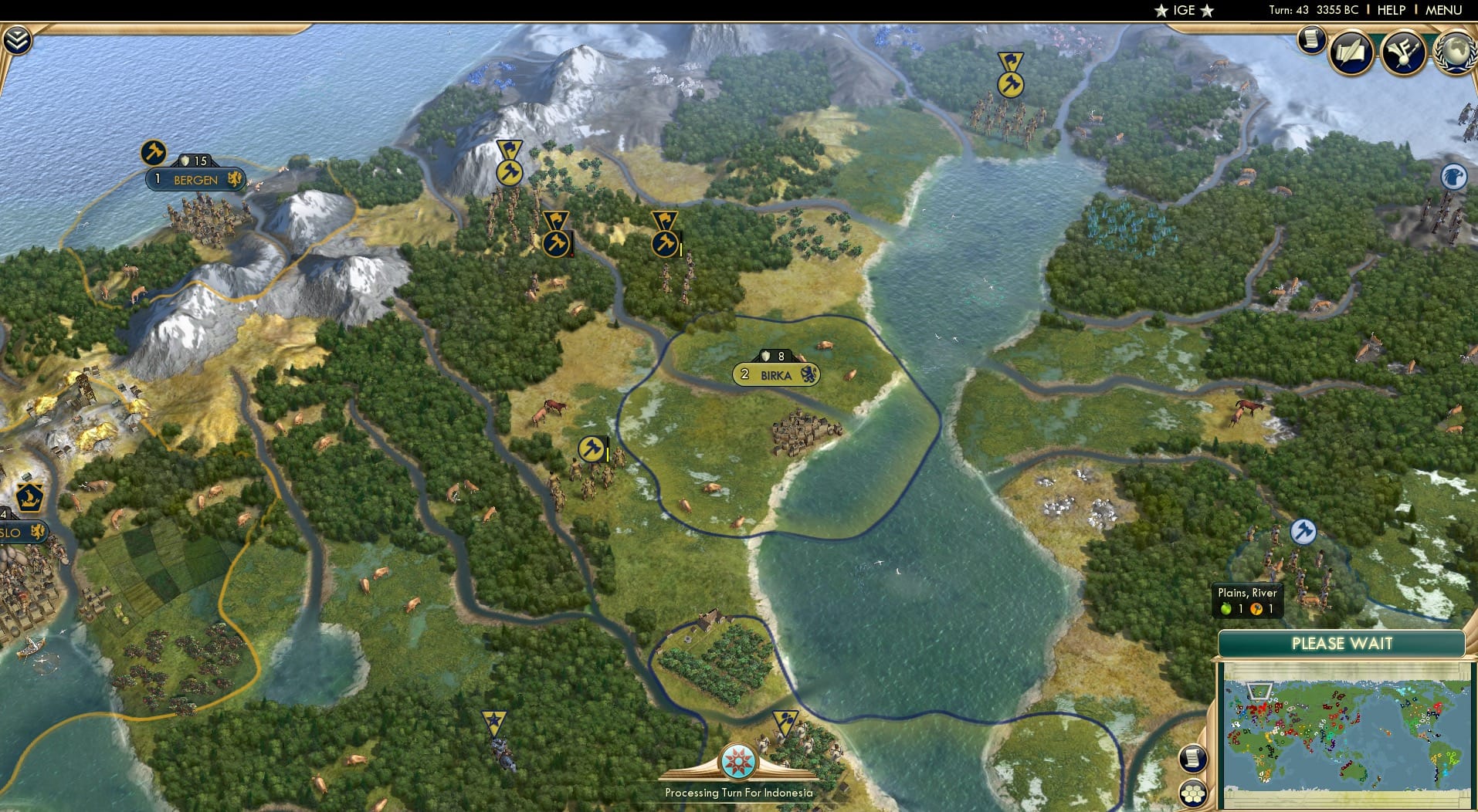Open the unit list scroll icon beside minimap
This screenshot has width=1478, height=812.
tap(1192, 759)
